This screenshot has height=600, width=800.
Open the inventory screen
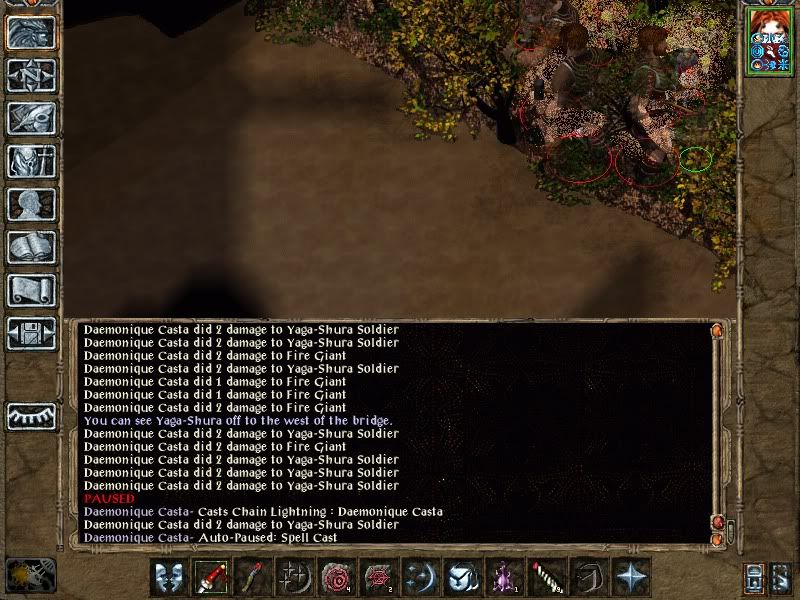pos(30,162)
